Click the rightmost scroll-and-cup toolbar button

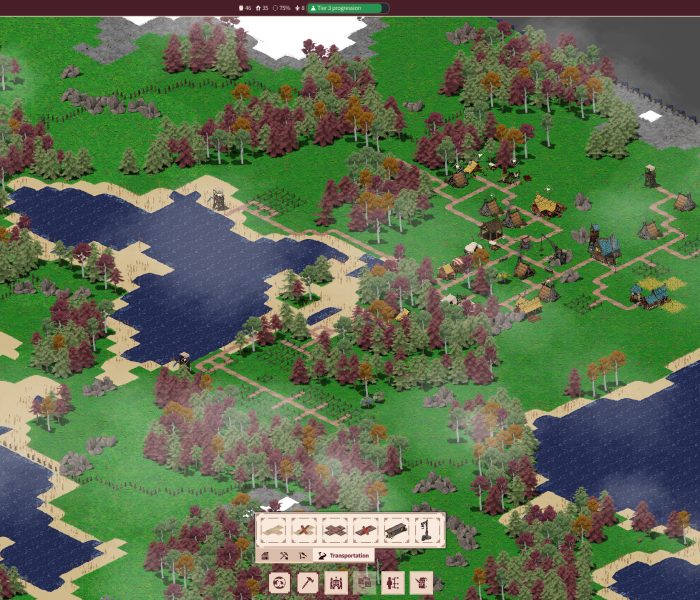420,582
